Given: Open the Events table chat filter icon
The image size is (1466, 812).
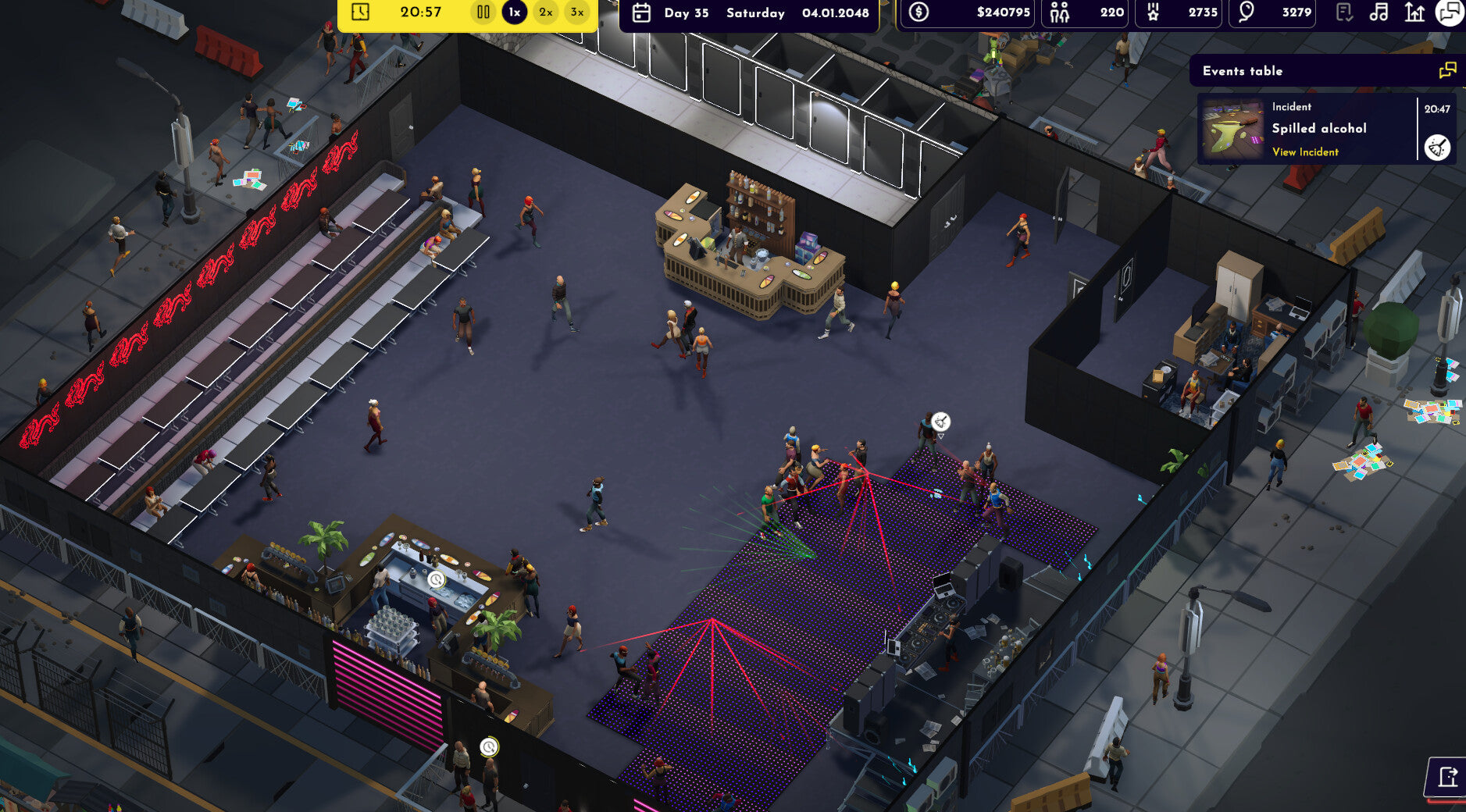Looking at the screenshot, I should pos(1449,69).
